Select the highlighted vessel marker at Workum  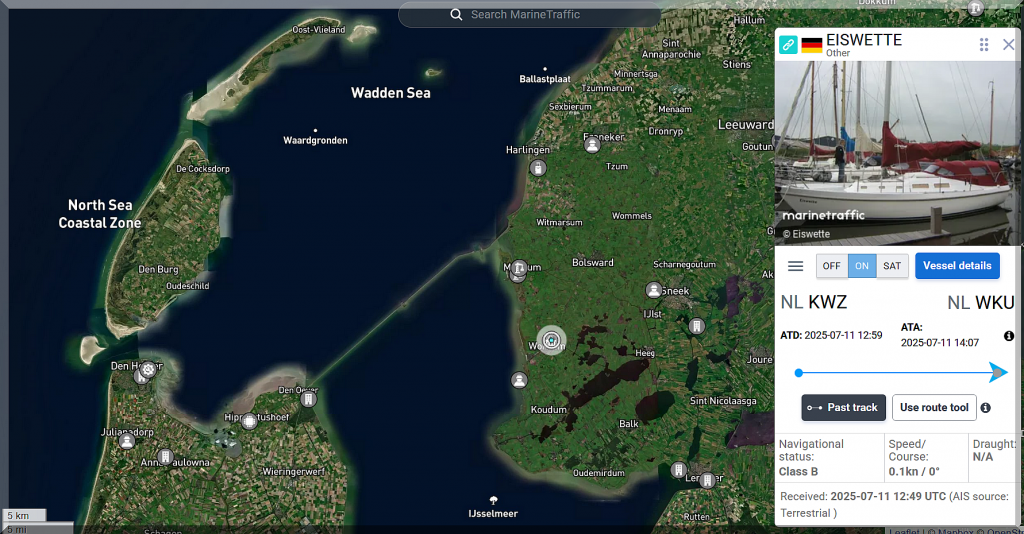coord(551,341)
